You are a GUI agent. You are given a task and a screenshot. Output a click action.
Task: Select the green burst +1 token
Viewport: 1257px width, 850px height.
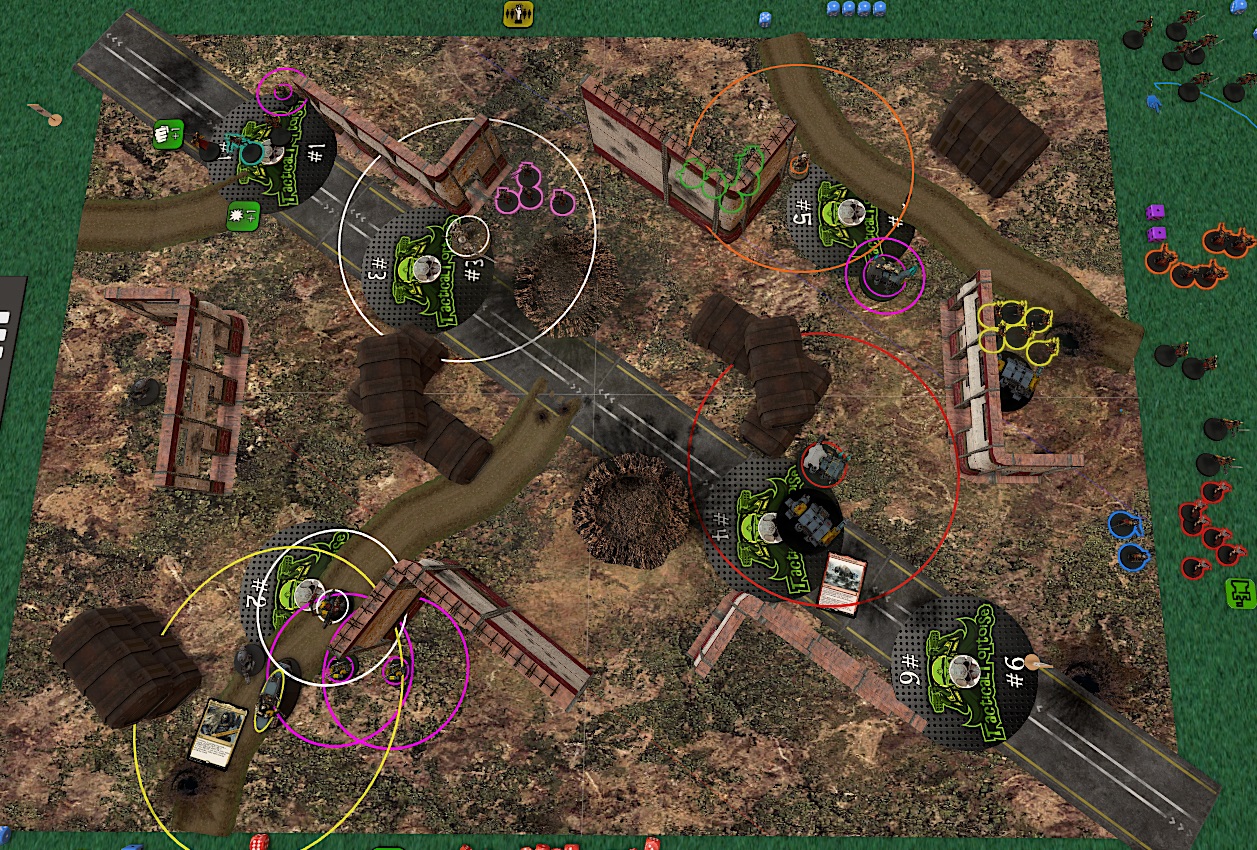coord(243,214)
